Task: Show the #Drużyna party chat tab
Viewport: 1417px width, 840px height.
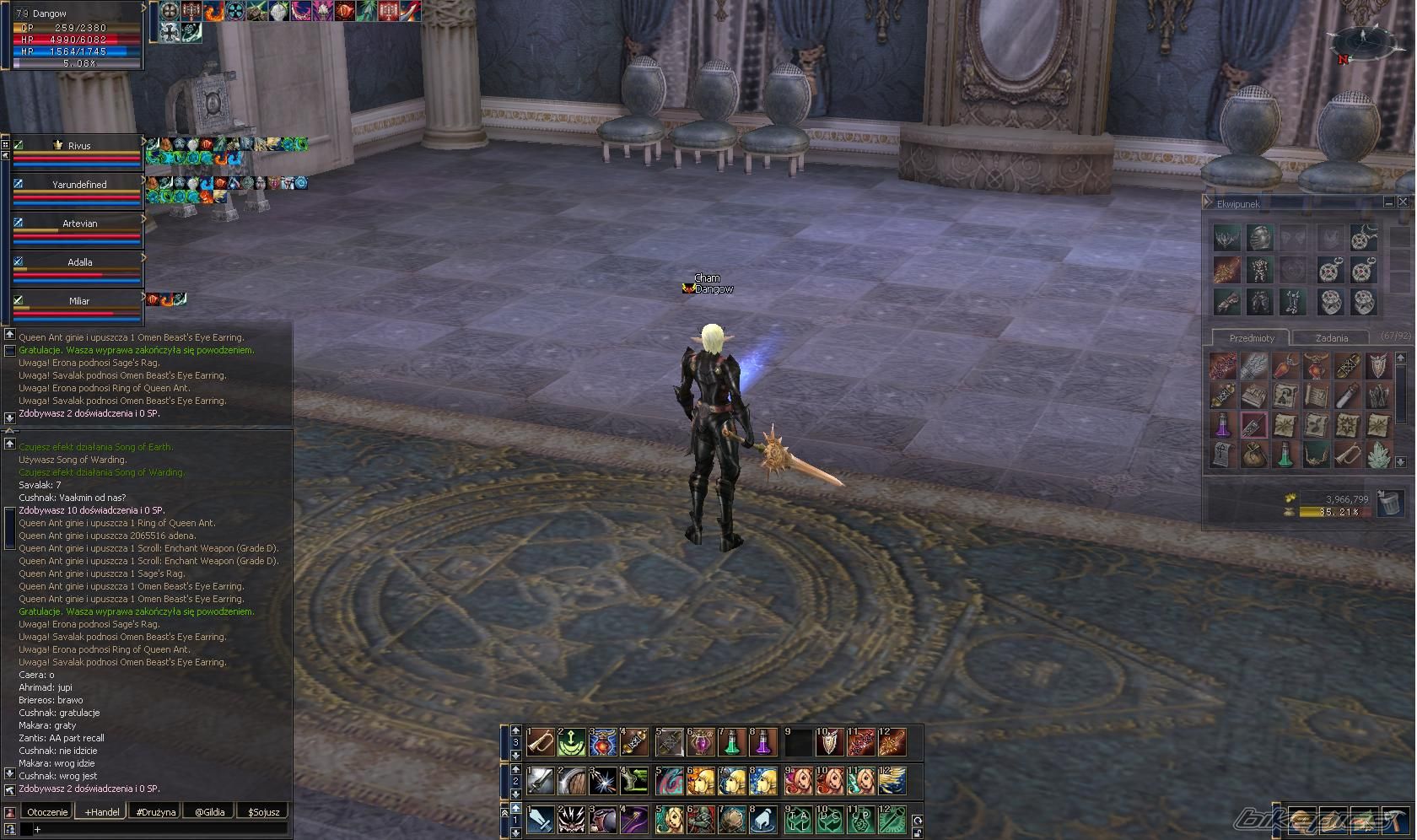Action: [156, 812]
